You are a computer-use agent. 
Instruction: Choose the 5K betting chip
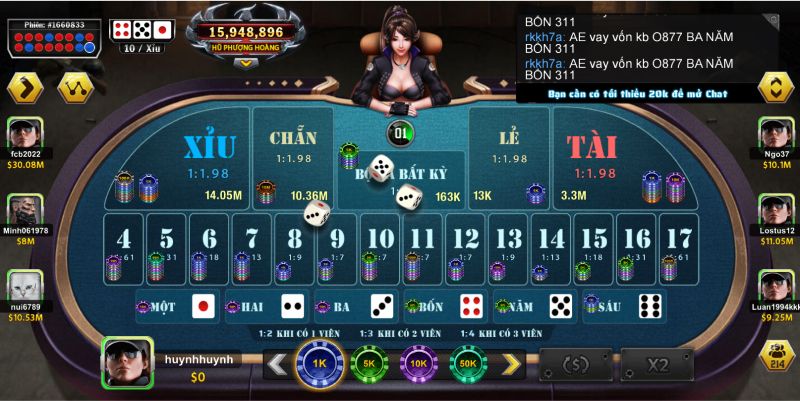click(369, 362)
